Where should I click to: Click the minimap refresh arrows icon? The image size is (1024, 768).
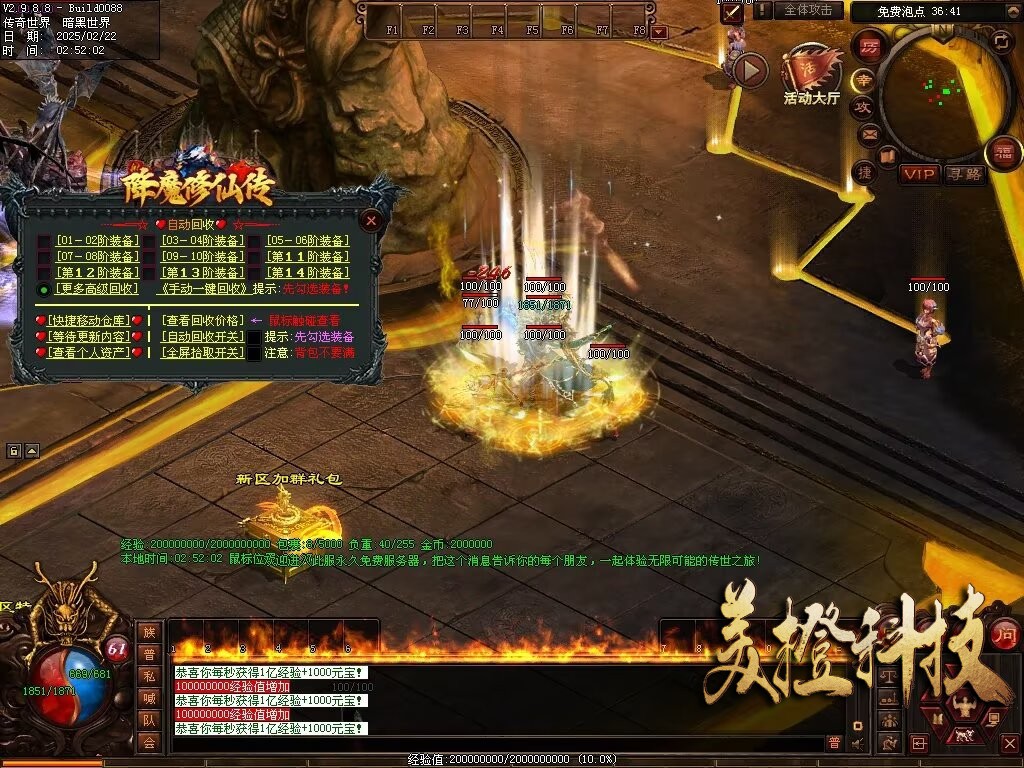[1001, 41]
